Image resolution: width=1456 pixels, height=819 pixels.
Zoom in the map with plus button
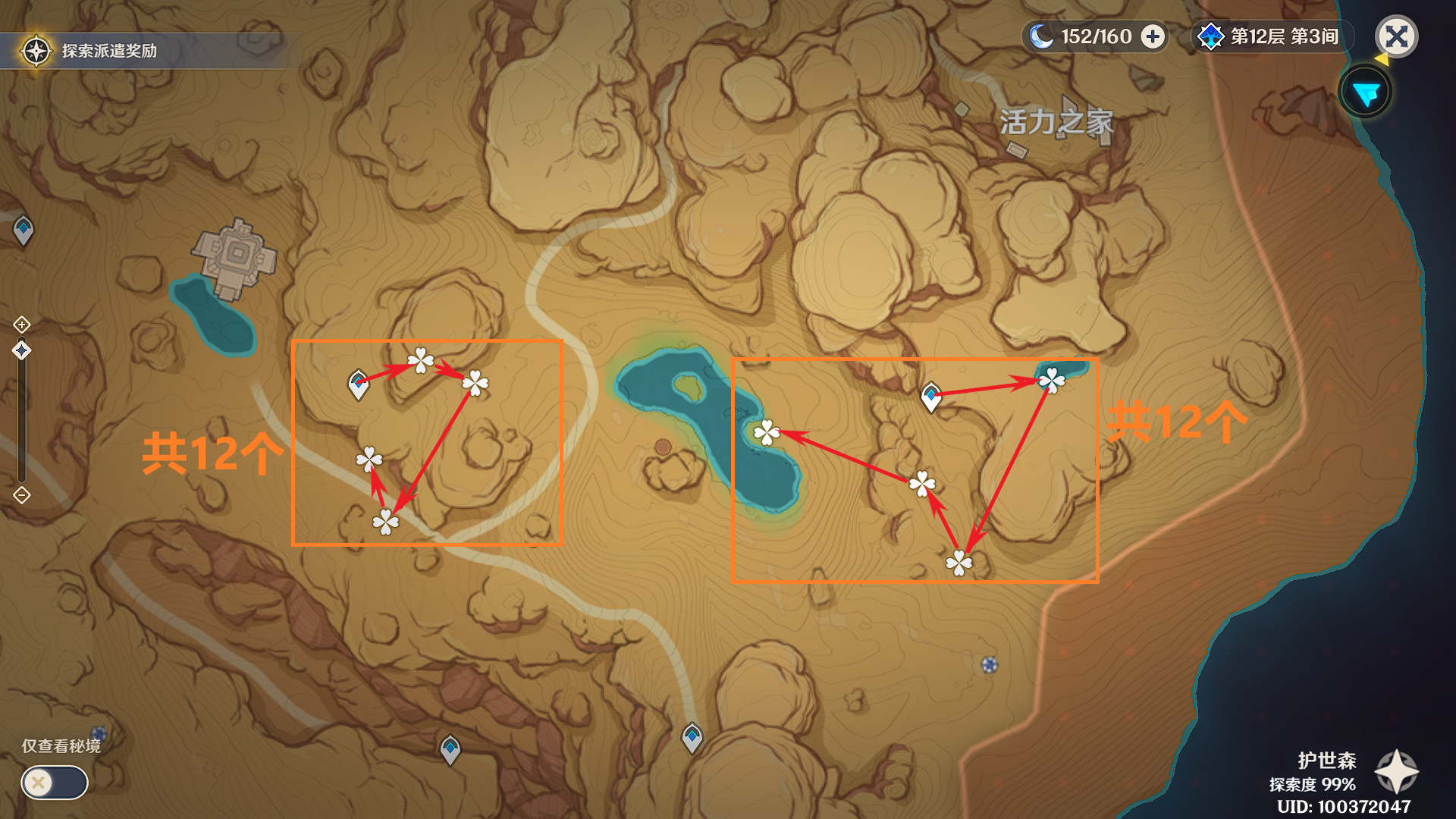21,325
